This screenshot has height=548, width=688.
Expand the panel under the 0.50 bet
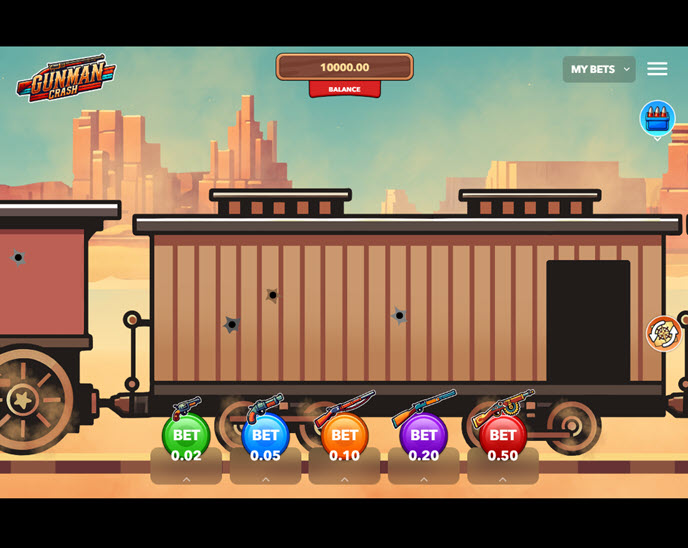point(502,480)
